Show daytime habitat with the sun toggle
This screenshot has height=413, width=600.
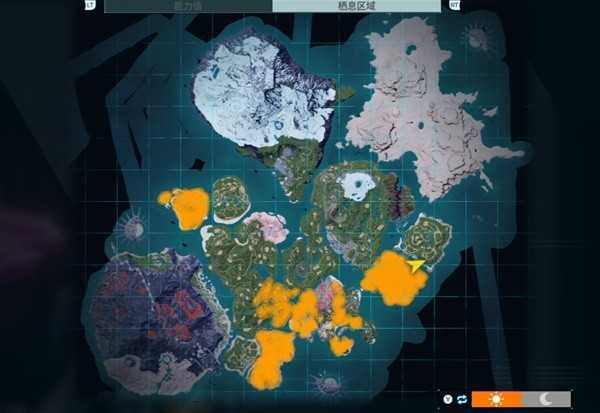point(496,398)
